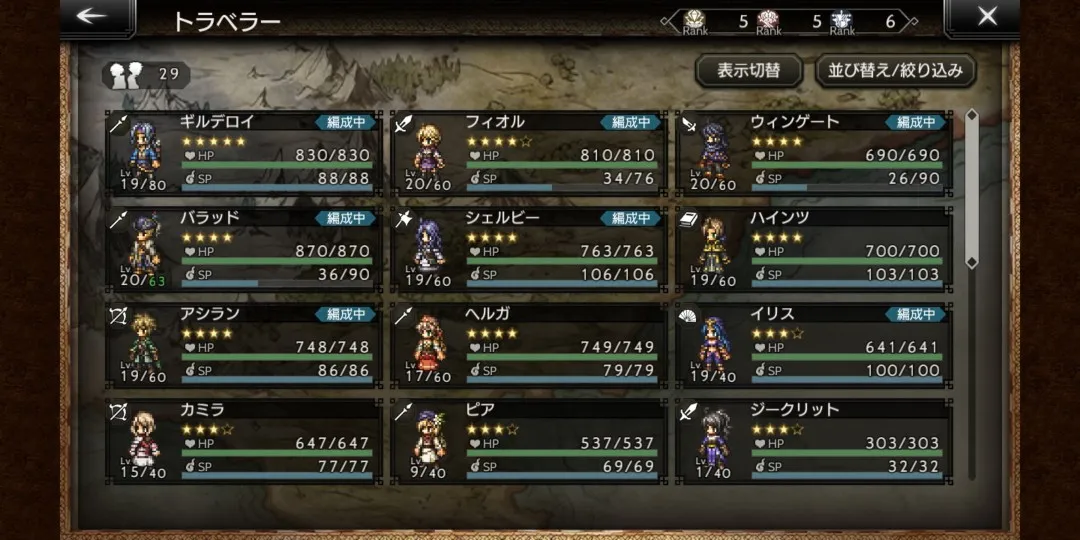Open the ヘルガ character card

[528, 345]
